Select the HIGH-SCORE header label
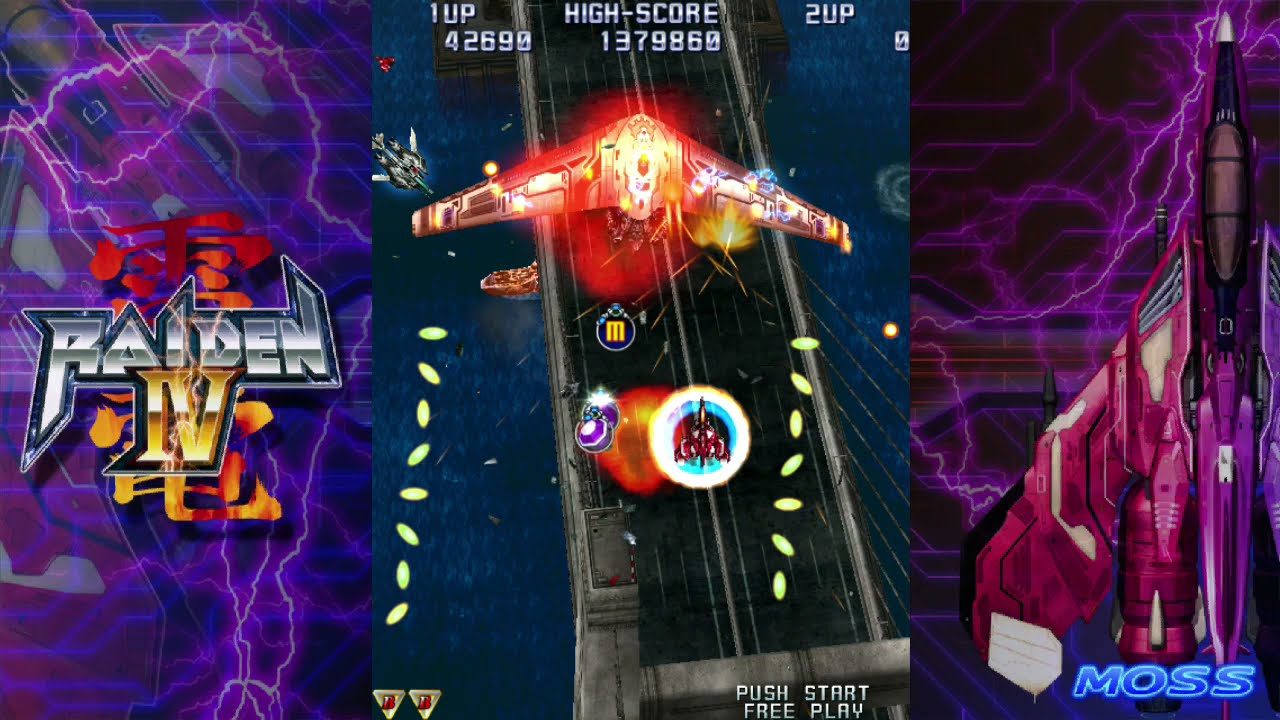This screenshot has height=720, width=1280. [x=640, y=12]
